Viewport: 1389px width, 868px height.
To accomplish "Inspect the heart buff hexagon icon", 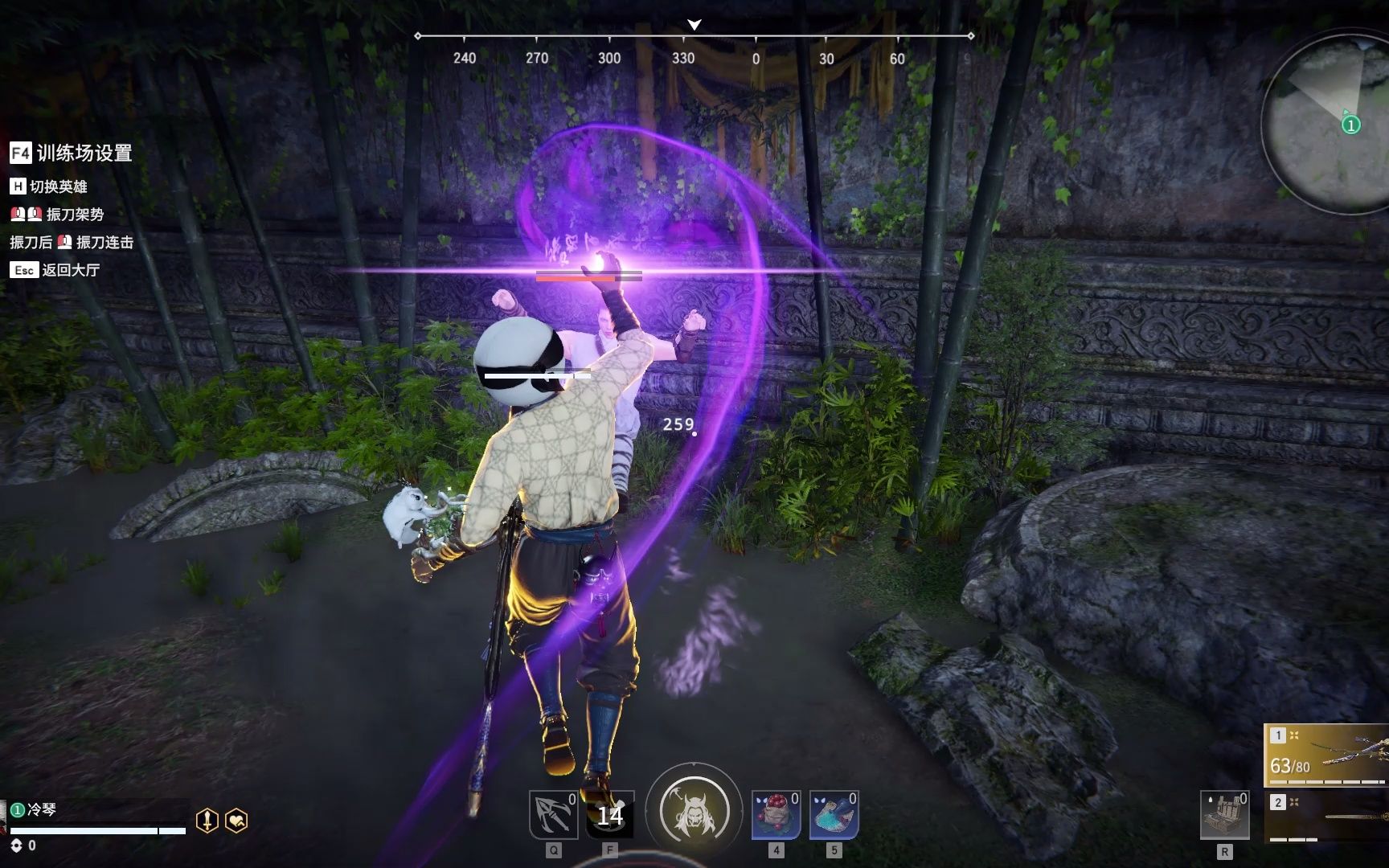I will pyautogui.click(x=236, y=821).
